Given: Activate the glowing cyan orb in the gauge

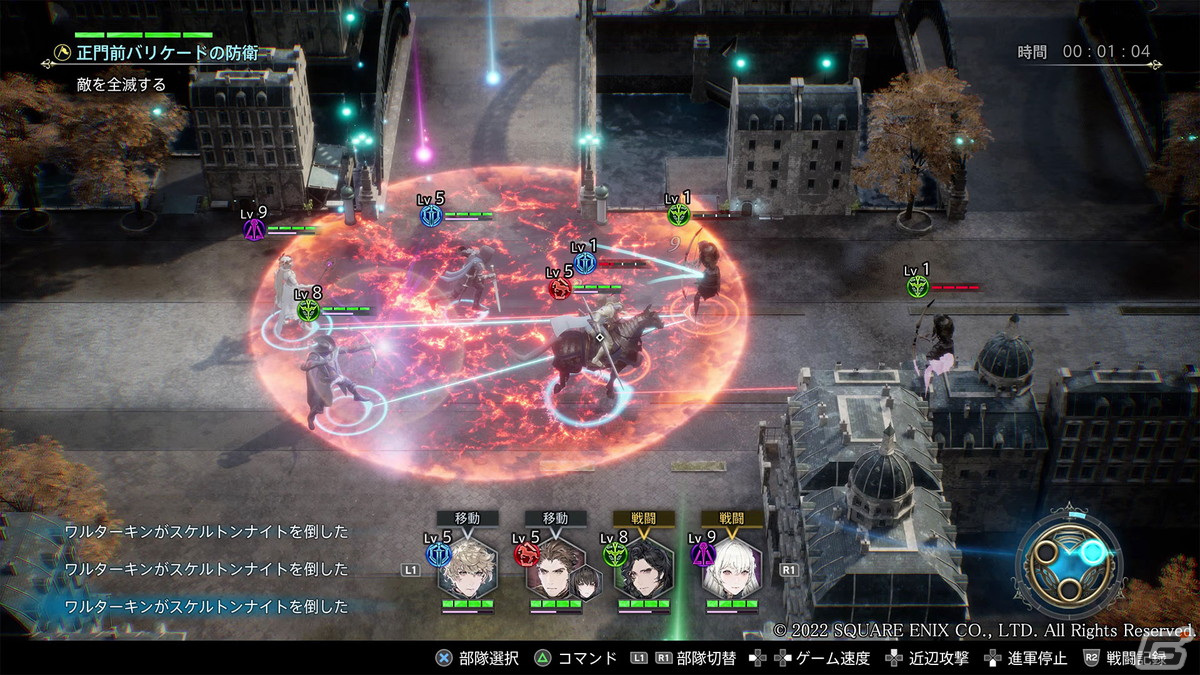Looking at the screenshot, I should click(x=1093, y=551).
